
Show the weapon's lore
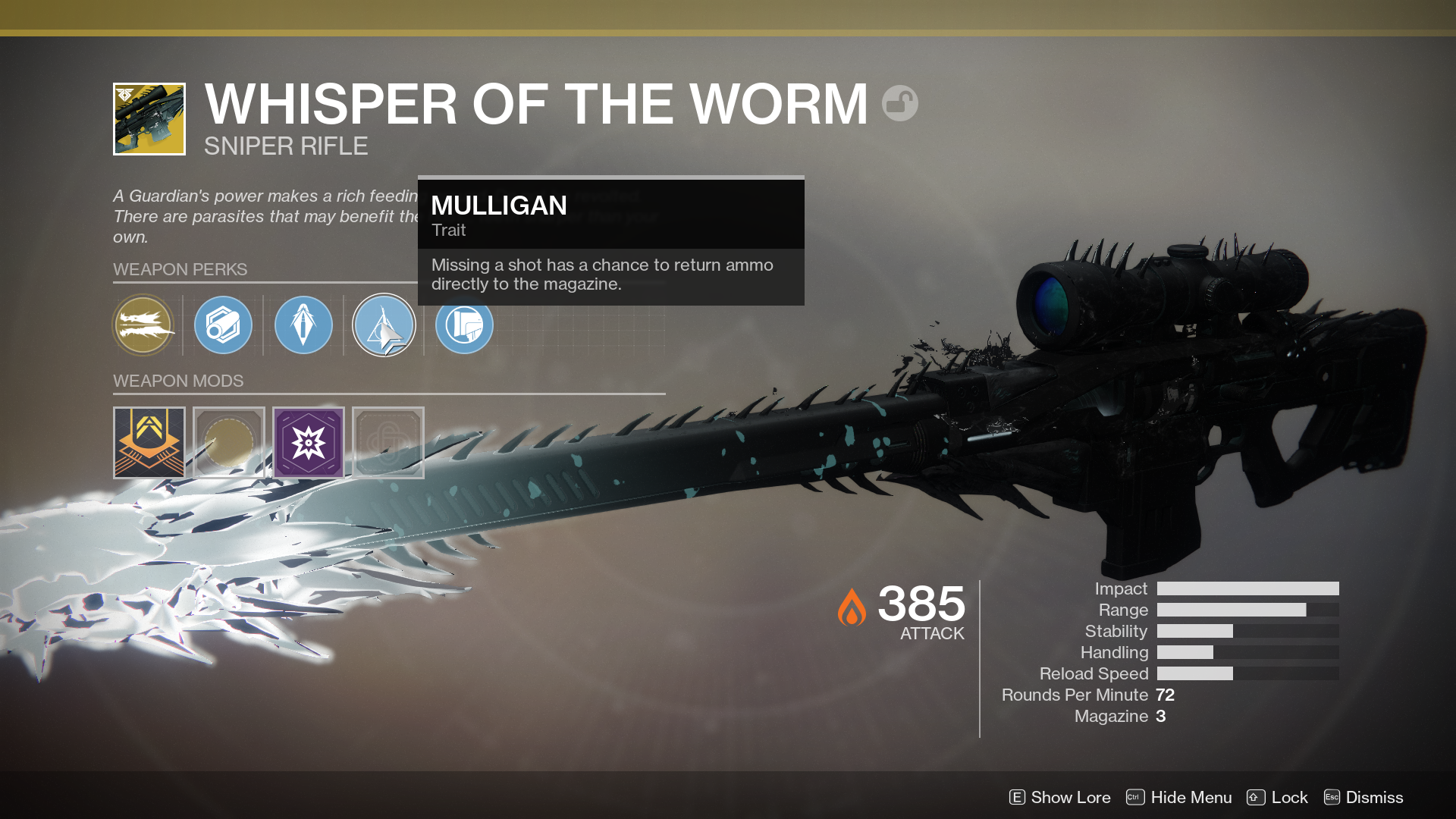coord(1059,797)
